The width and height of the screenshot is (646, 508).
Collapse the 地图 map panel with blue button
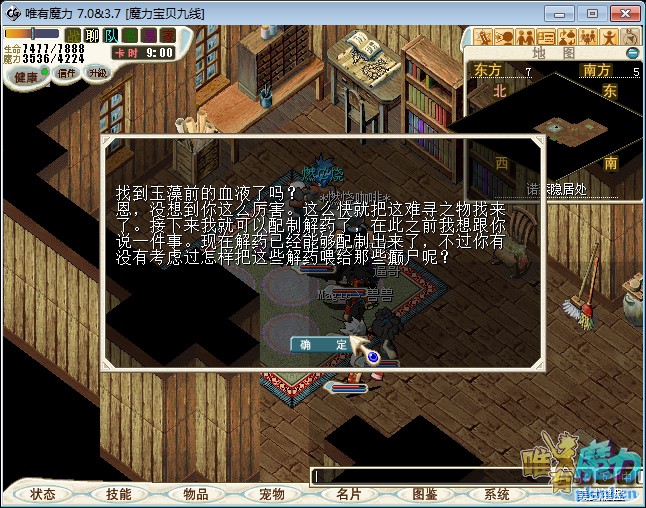click(632, 52)
